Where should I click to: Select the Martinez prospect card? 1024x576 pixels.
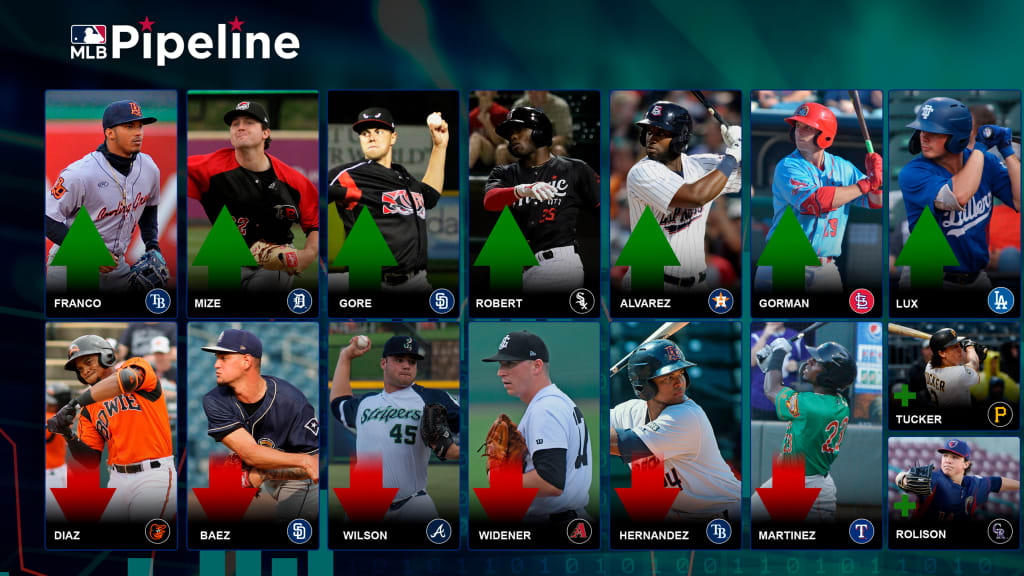pos(817,435)
